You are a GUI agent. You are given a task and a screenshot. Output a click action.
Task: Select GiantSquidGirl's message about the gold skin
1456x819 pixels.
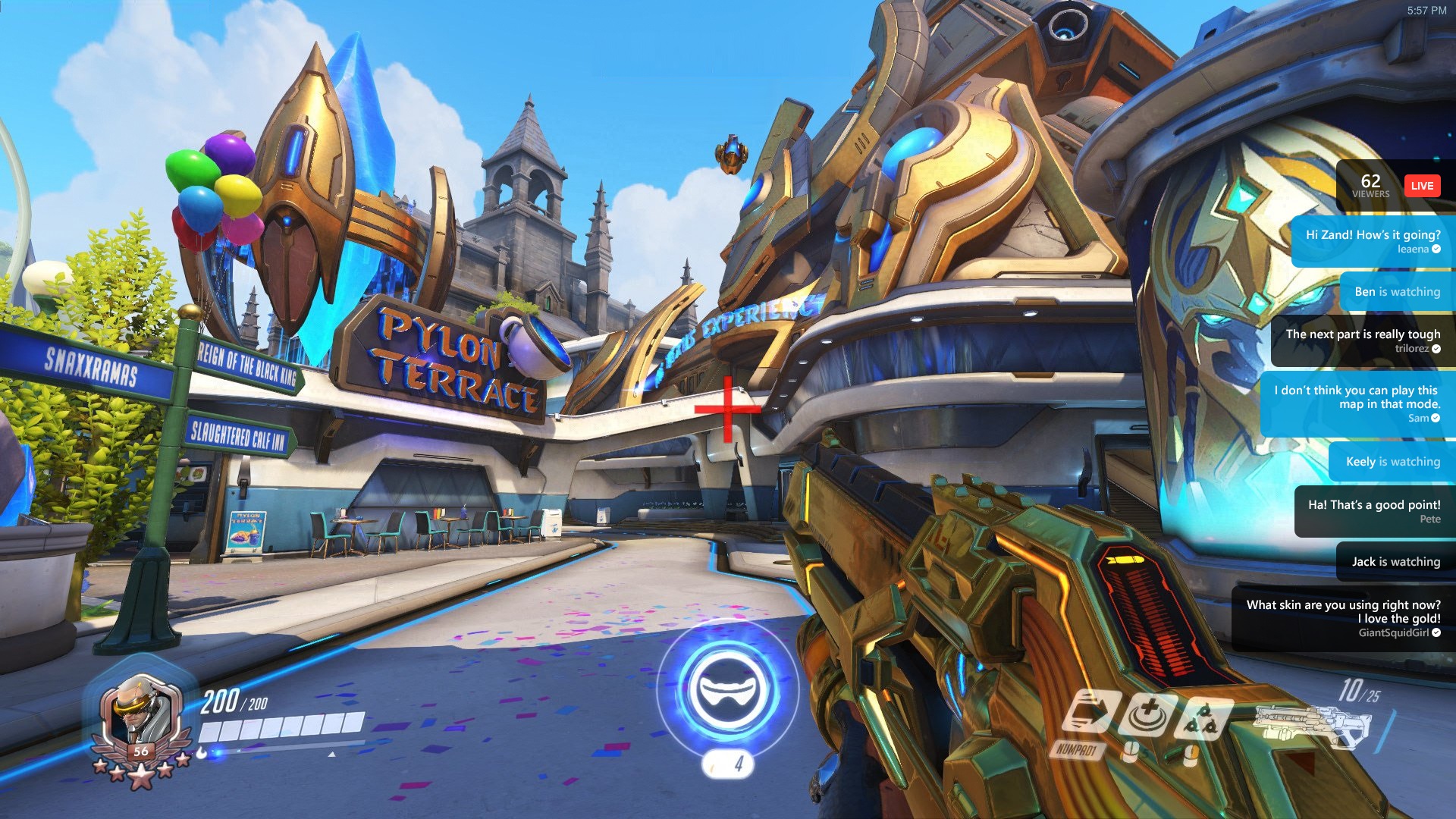click(x=1343, y=618)
